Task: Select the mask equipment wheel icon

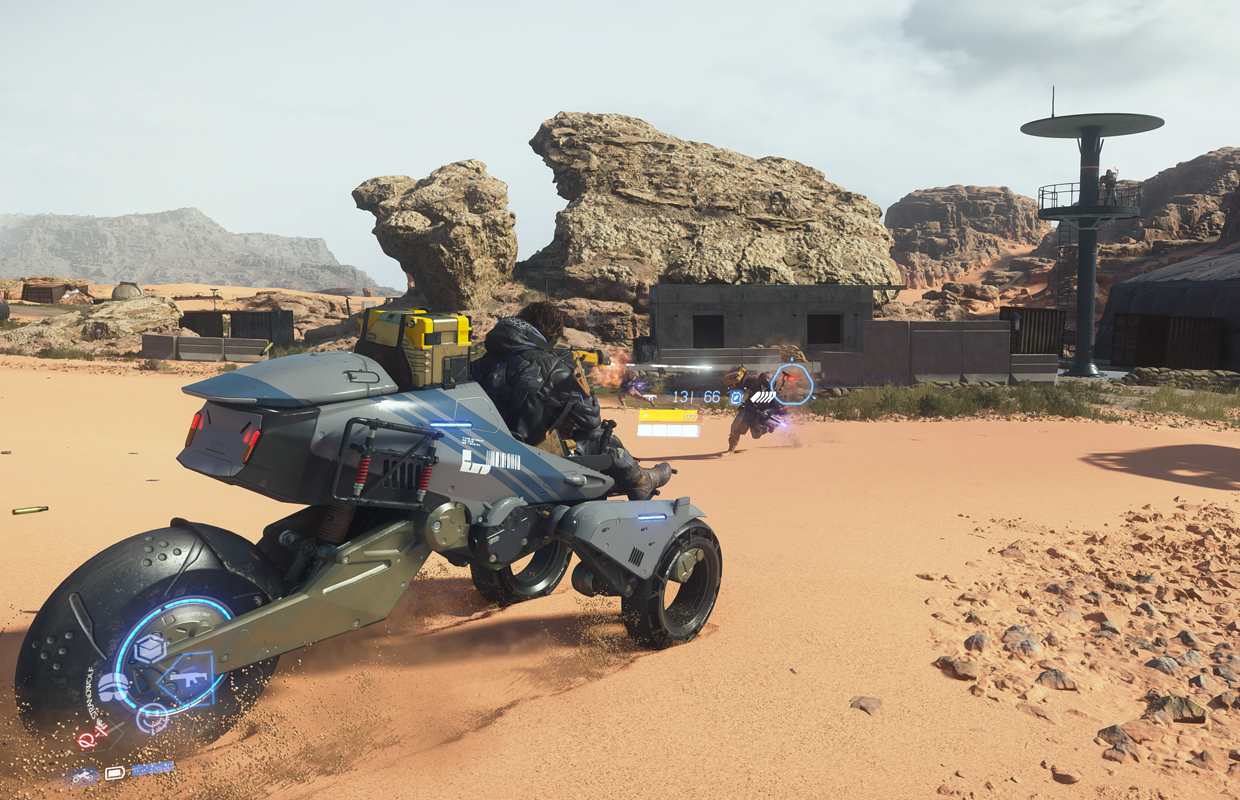Action: (113, 687)
